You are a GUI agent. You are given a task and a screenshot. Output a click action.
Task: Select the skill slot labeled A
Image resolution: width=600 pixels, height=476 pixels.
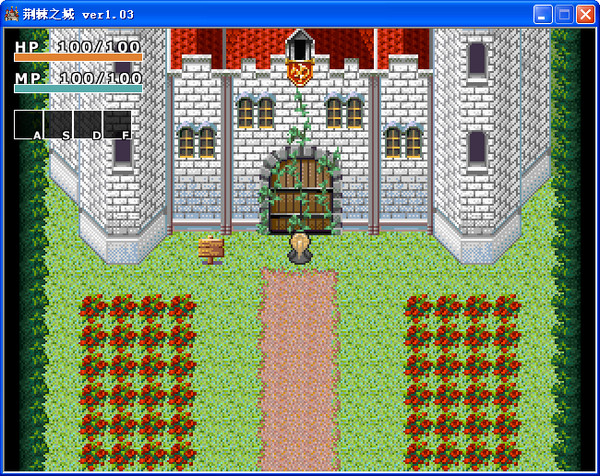(x=28, y=124)
